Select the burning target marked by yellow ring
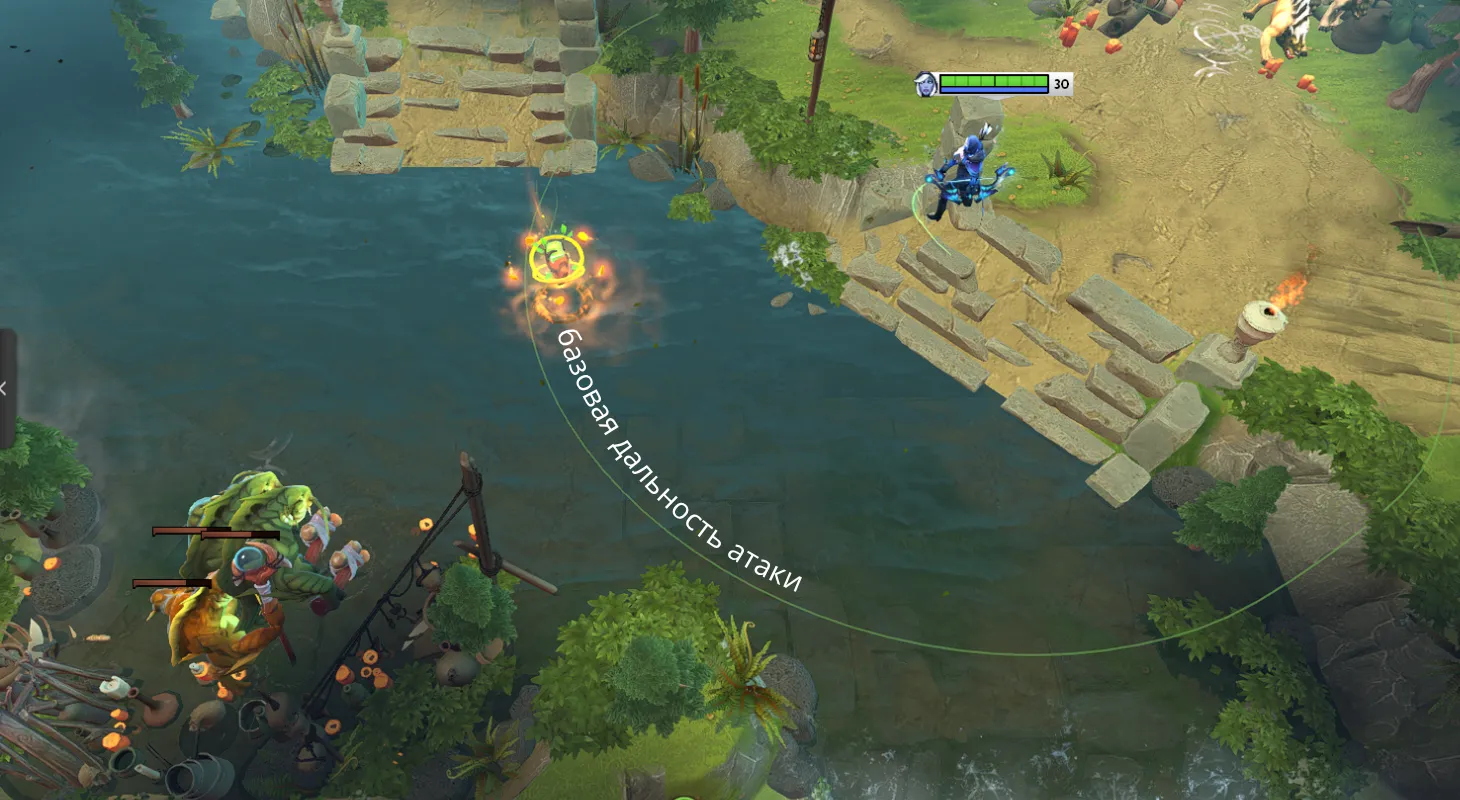 [555, 260]
